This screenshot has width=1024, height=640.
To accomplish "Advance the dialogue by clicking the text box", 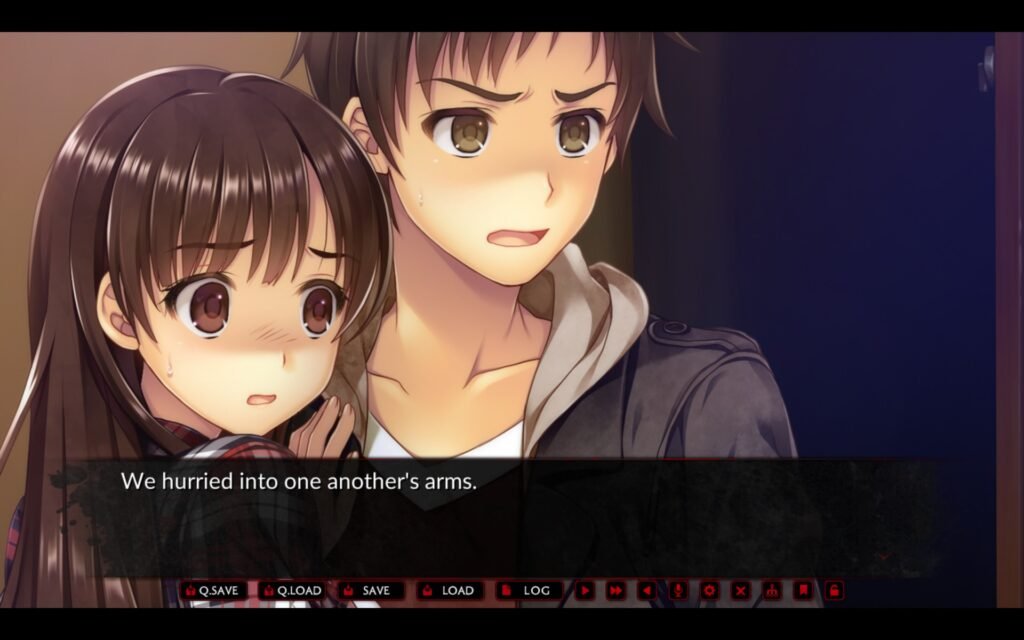I will point(500,515).
